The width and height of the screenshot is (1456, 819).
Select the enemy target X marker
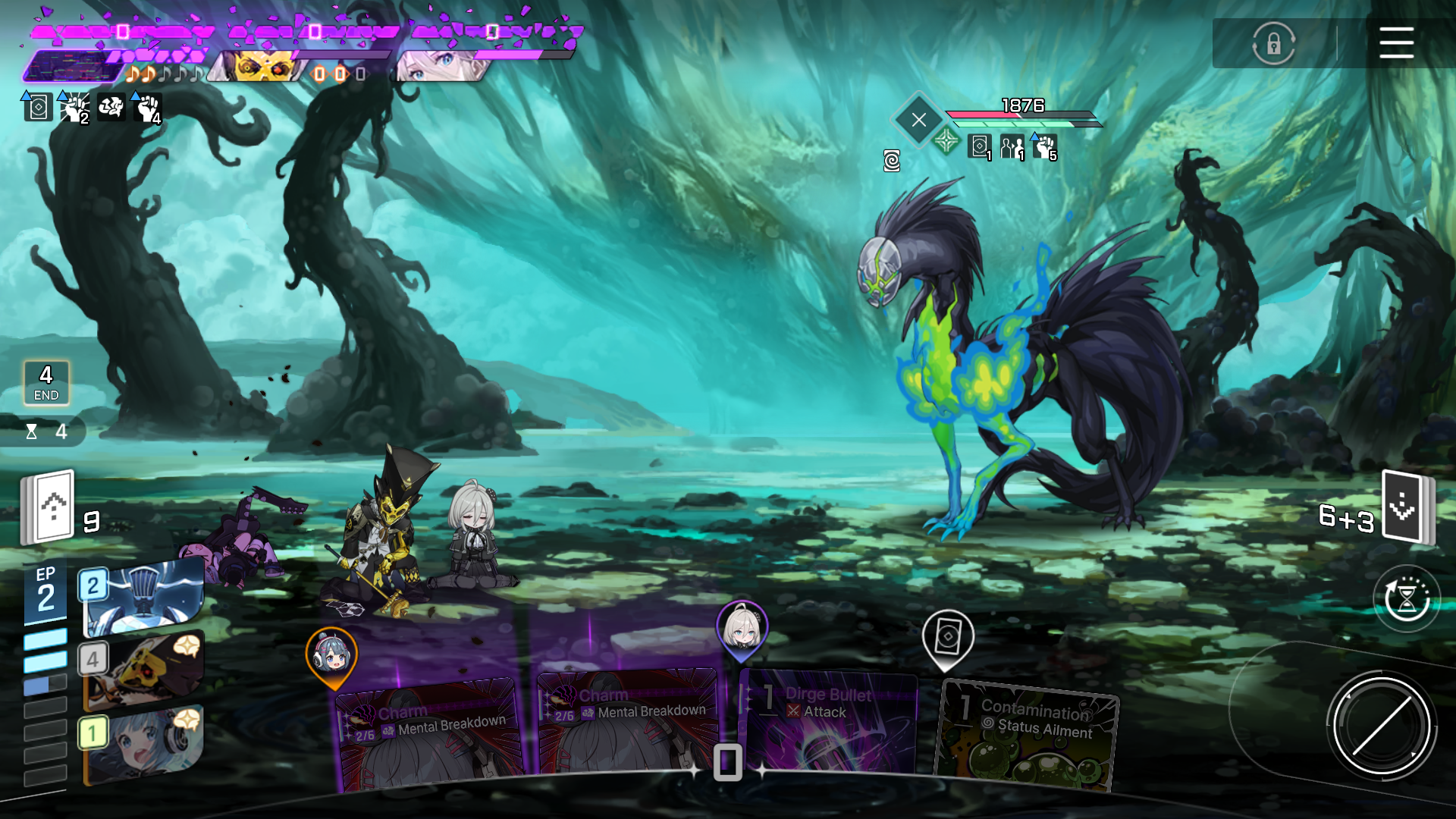(918, 120)
